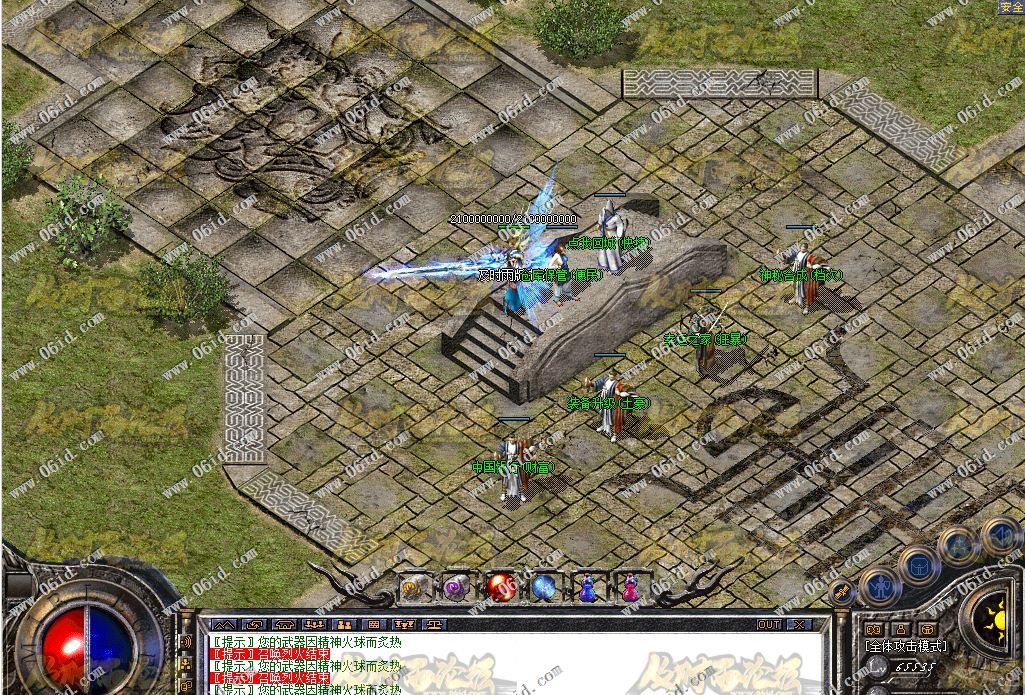
Task: Use the gold swirl scroll in the hotbar
Action: 415,587
